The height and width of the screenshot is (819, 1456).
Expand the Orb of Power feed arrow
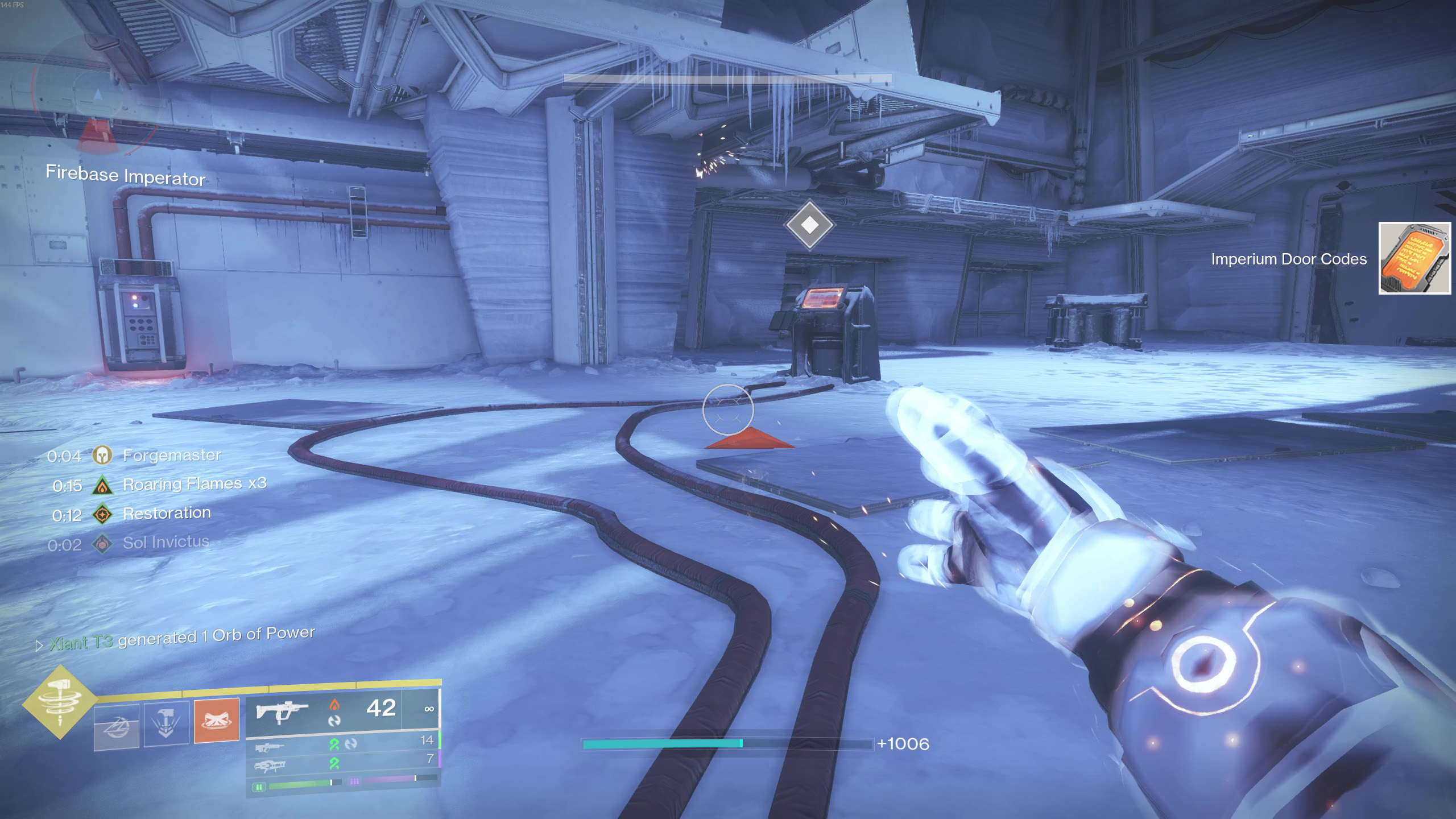[x=39, y=646]
